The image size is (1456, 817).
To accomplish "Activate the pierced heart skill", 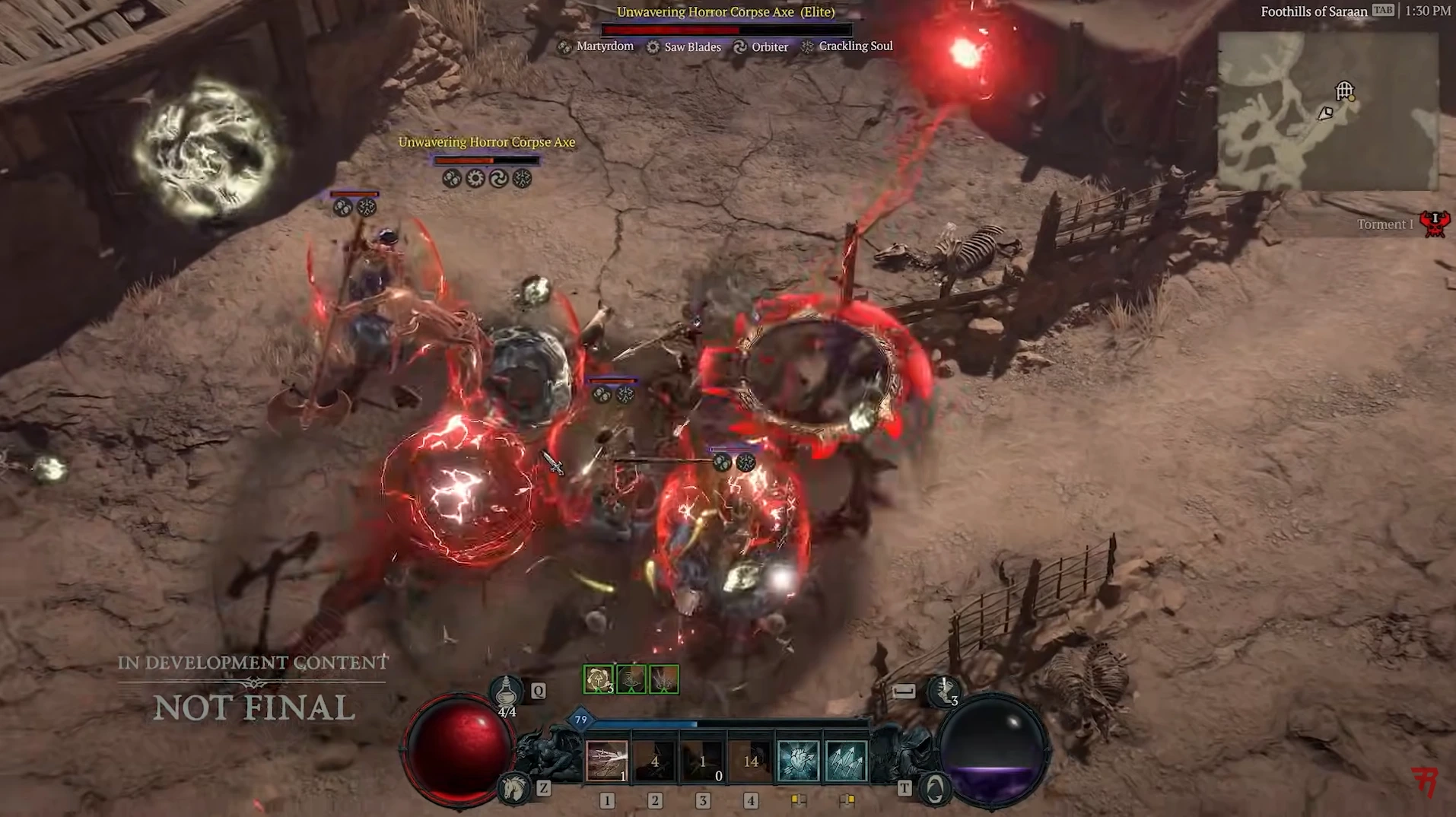I will [x=798, y=761].
